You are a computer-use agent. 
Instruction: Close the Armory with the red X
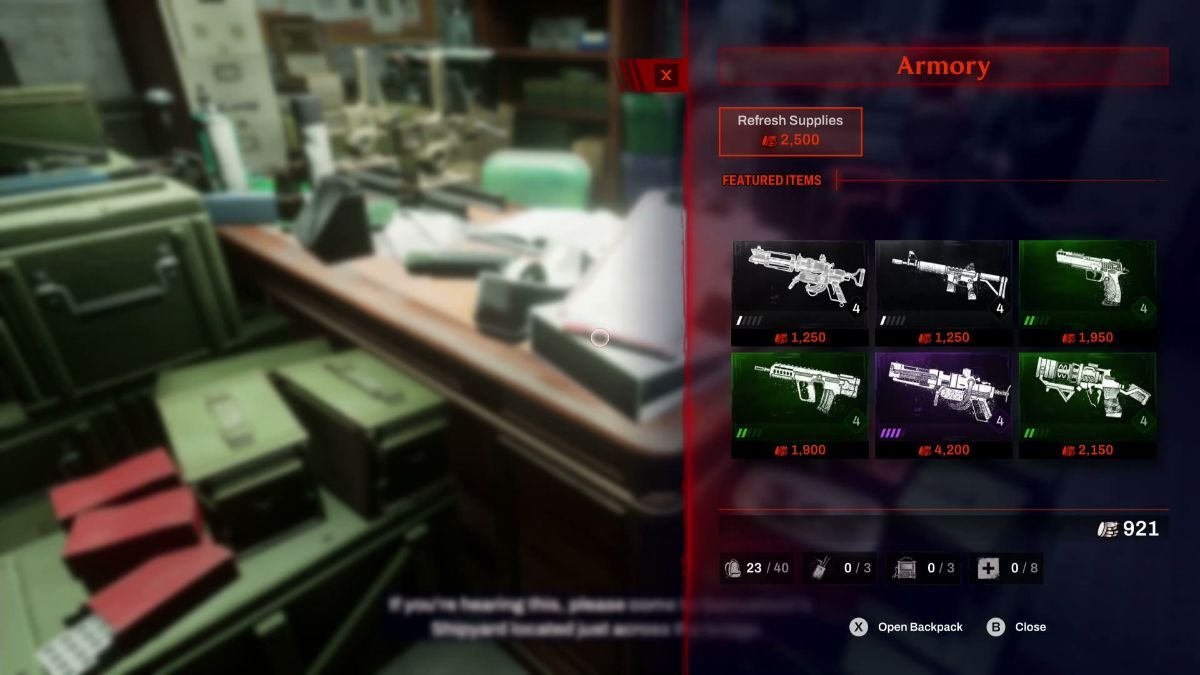pyautogui.click(x=666, y=75)
